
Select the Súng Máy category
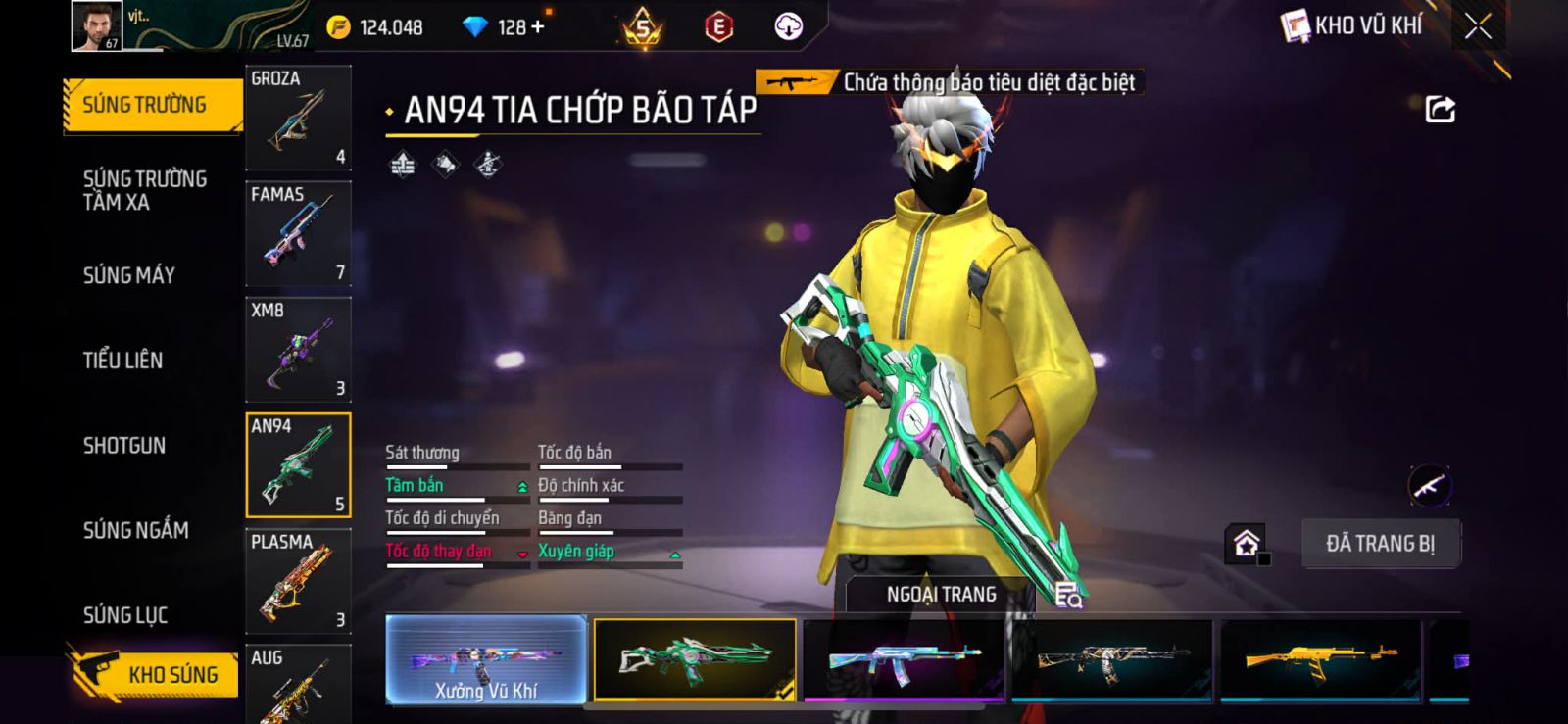[x=128, y=275]
